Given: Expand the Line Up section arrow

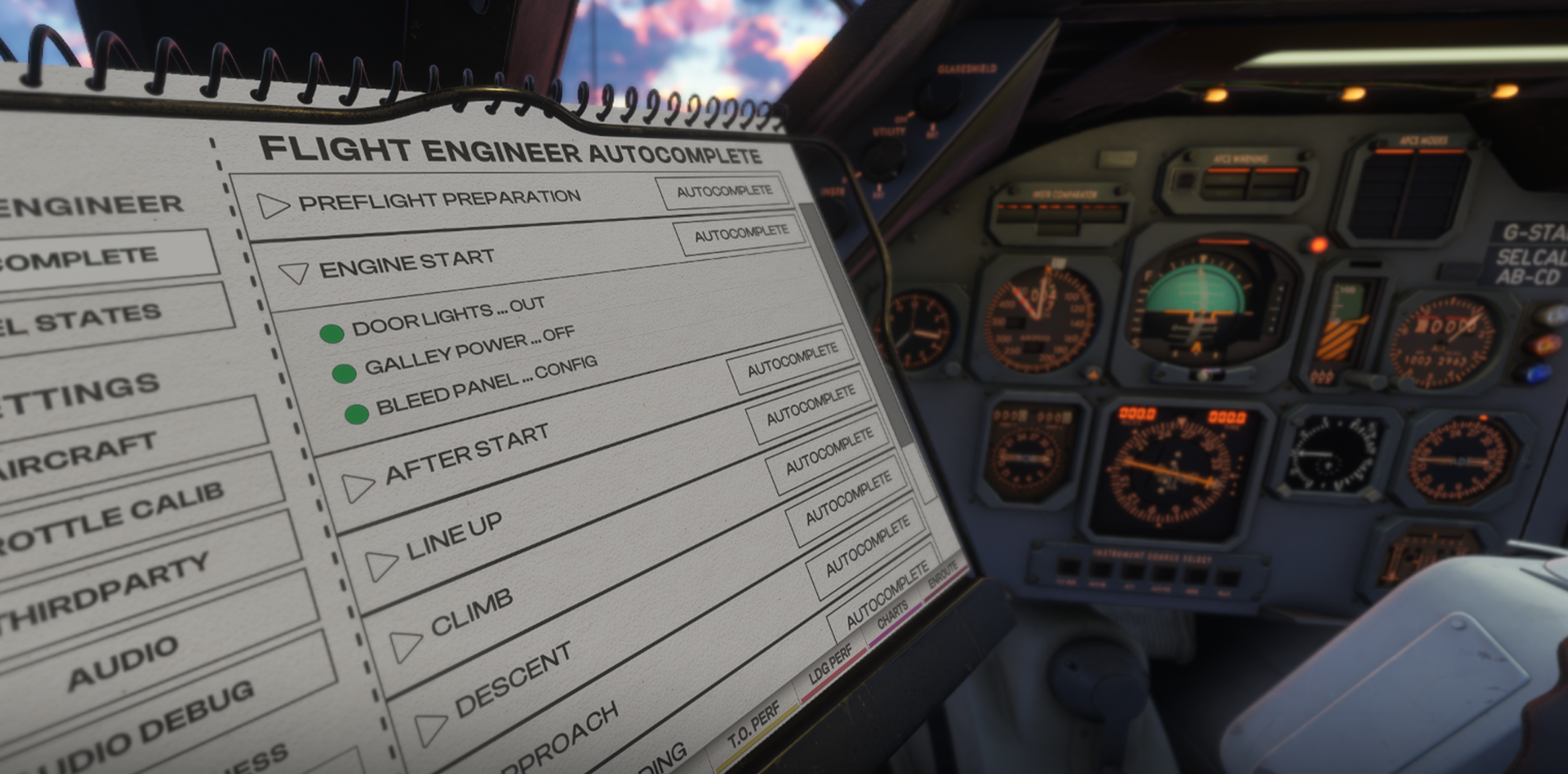Looking at the screenshot, I should 381,565.
